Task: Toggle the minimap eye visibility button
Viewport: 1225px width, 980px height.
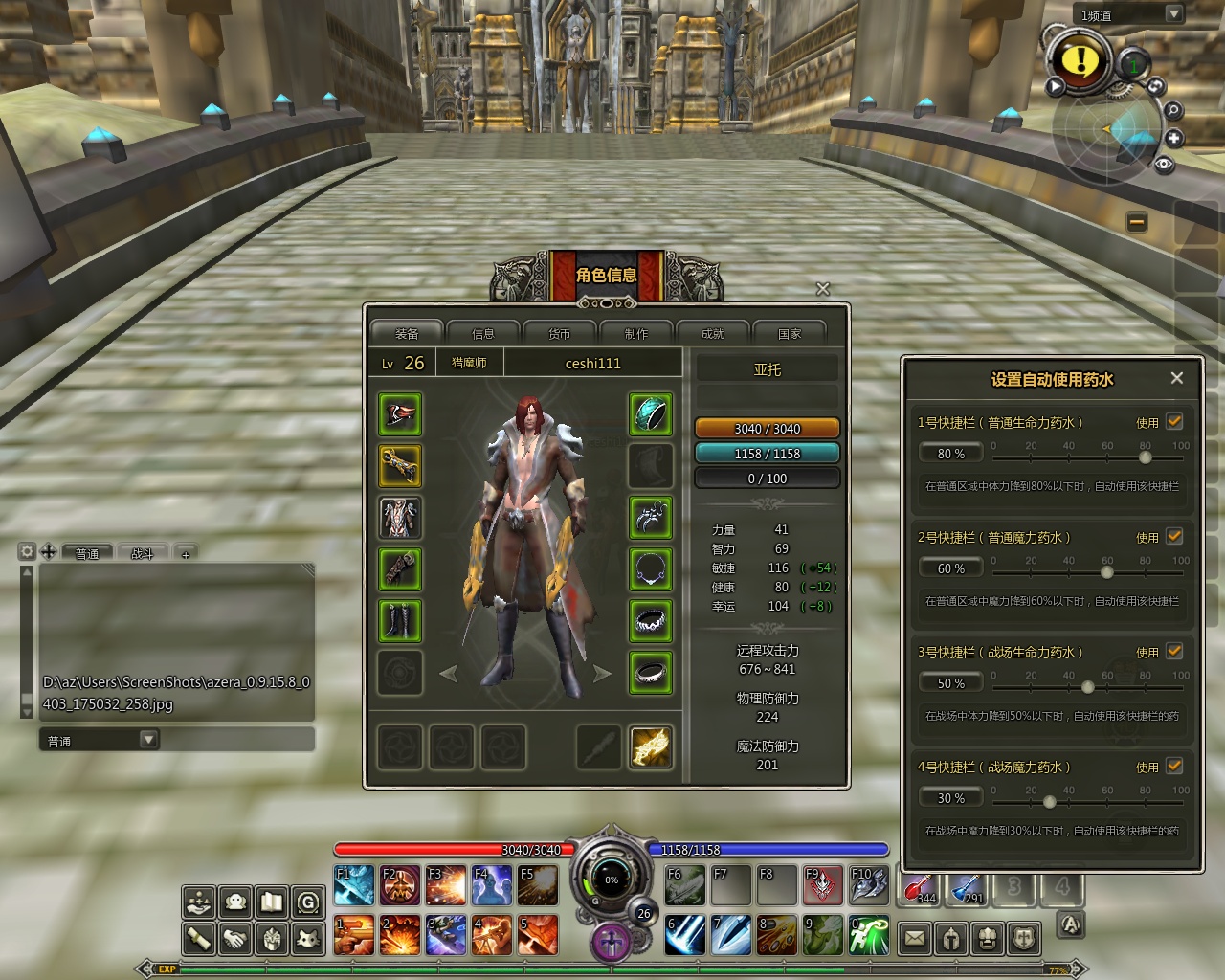Action: click(x=1164, y=164)
